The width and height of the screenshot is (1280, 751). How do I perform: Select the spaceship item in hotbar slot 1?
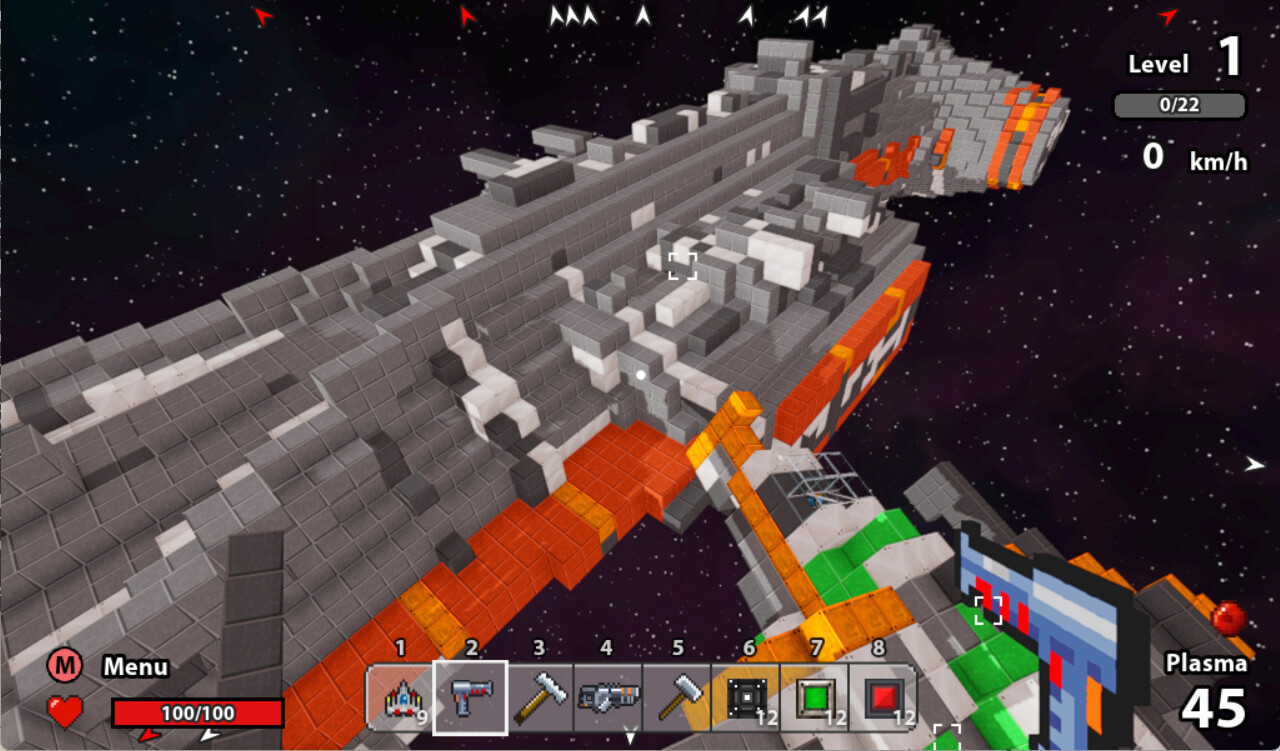401,697
